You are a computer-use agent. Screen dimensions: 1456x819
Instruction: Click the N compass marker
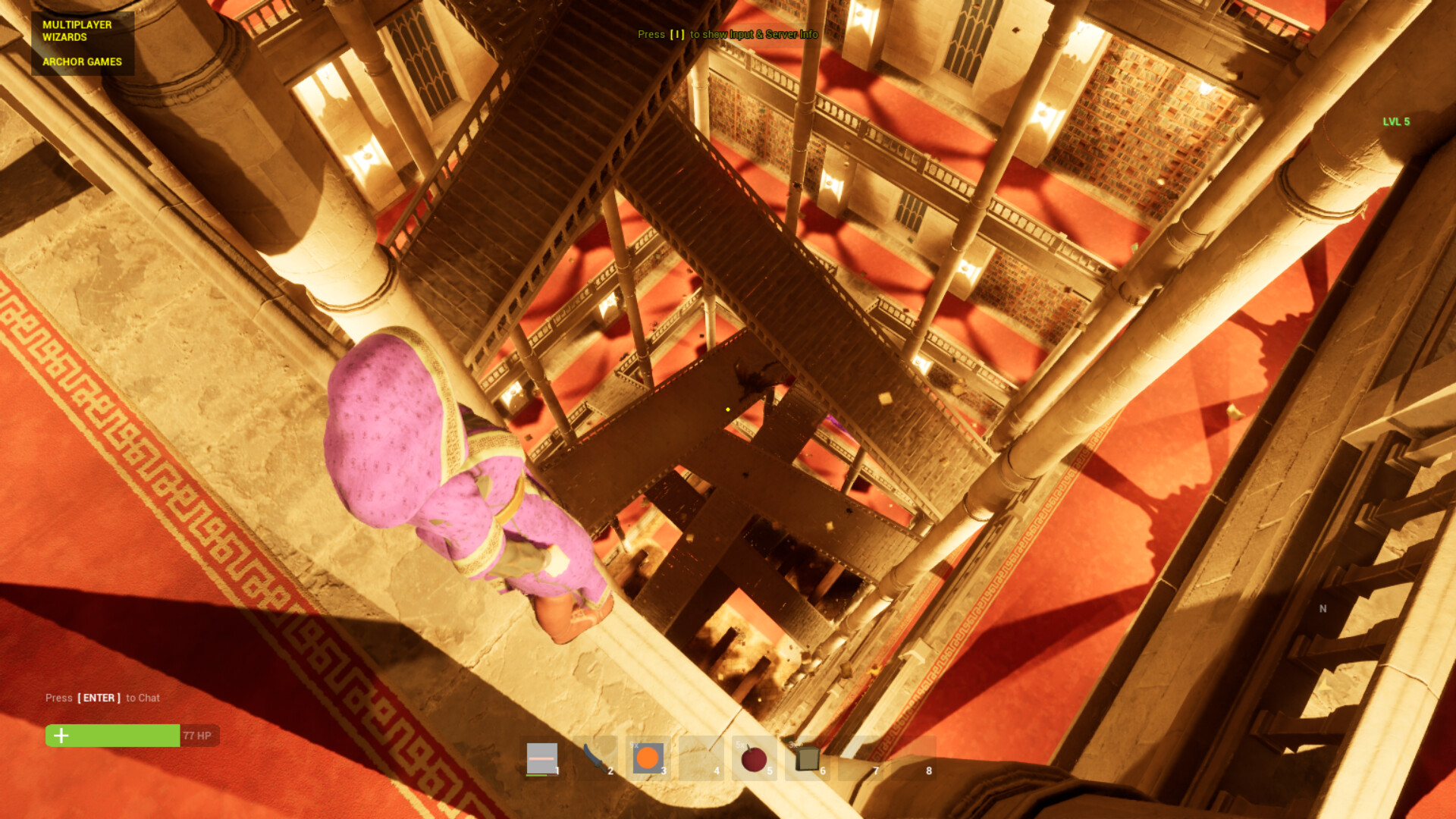pos(1322,608)
